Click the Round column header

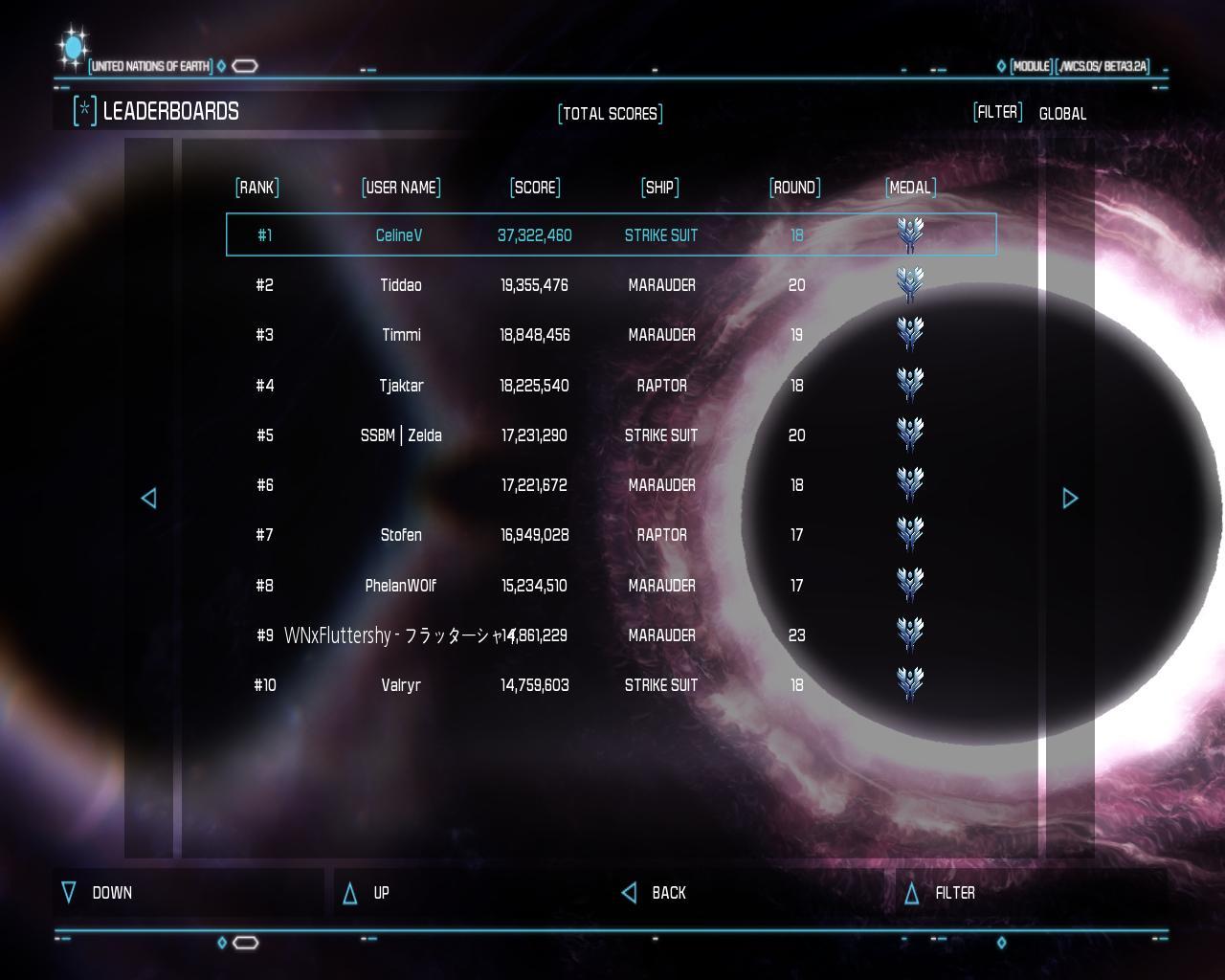click(795, 188)
